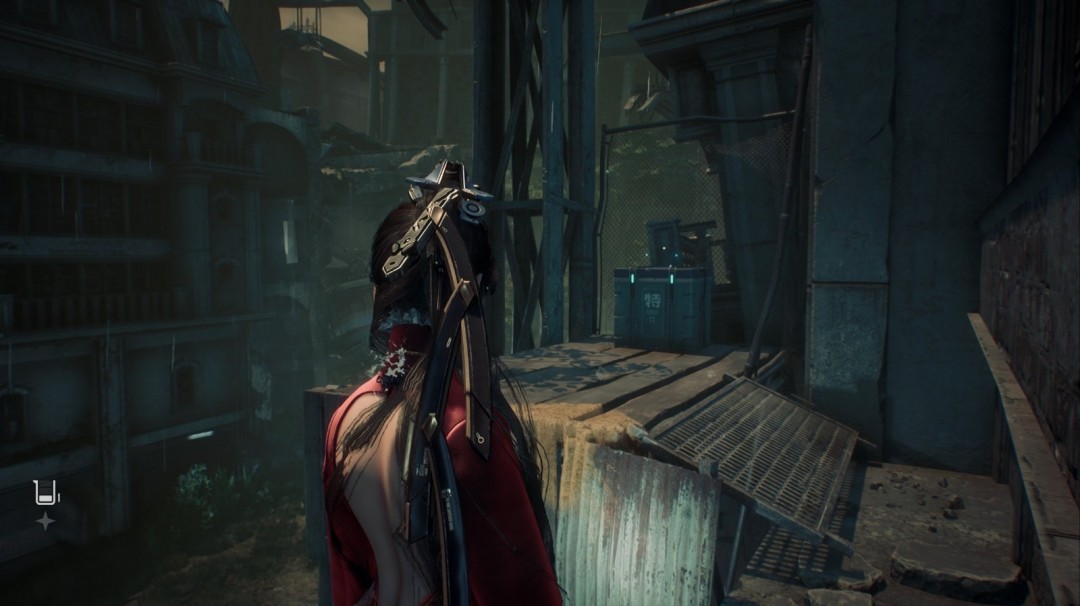Click the four-point star icon
The height and width of the screenshot is (606, 1080).
click(45, 521)
